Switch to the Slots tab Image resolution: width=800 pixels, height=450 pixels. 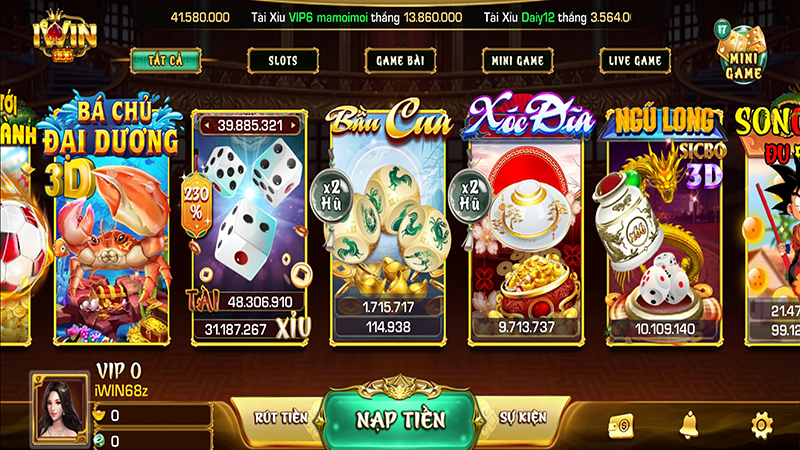click(283, 60)
